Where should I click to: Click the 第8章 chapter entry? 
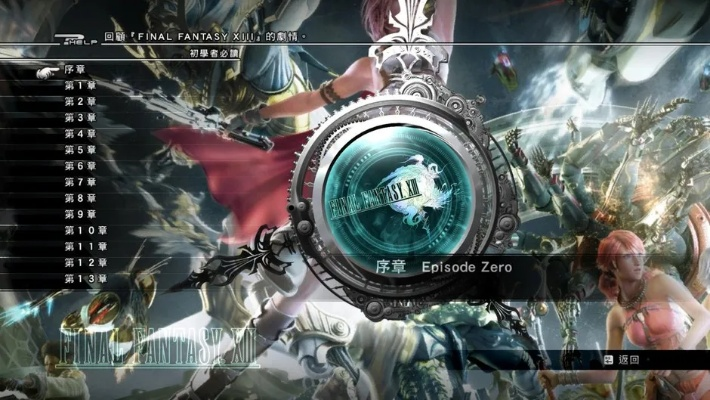tap(79, 198)
